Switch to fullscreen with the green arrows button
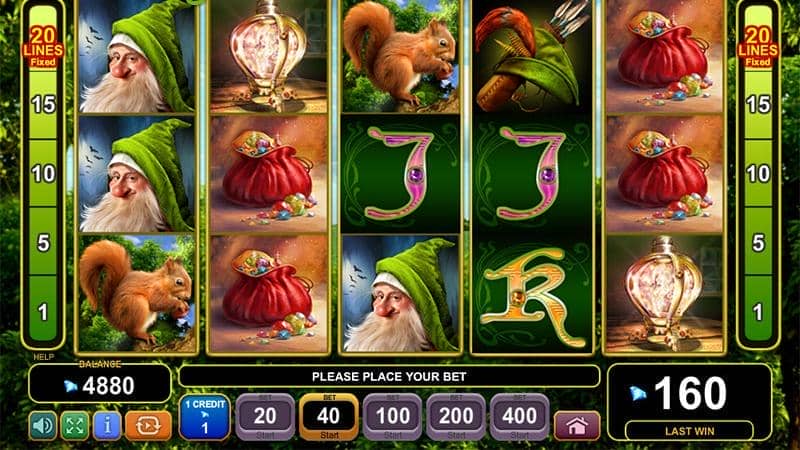Image resolution: width=800 pixels, height=450 pixels. pos(75,425)
